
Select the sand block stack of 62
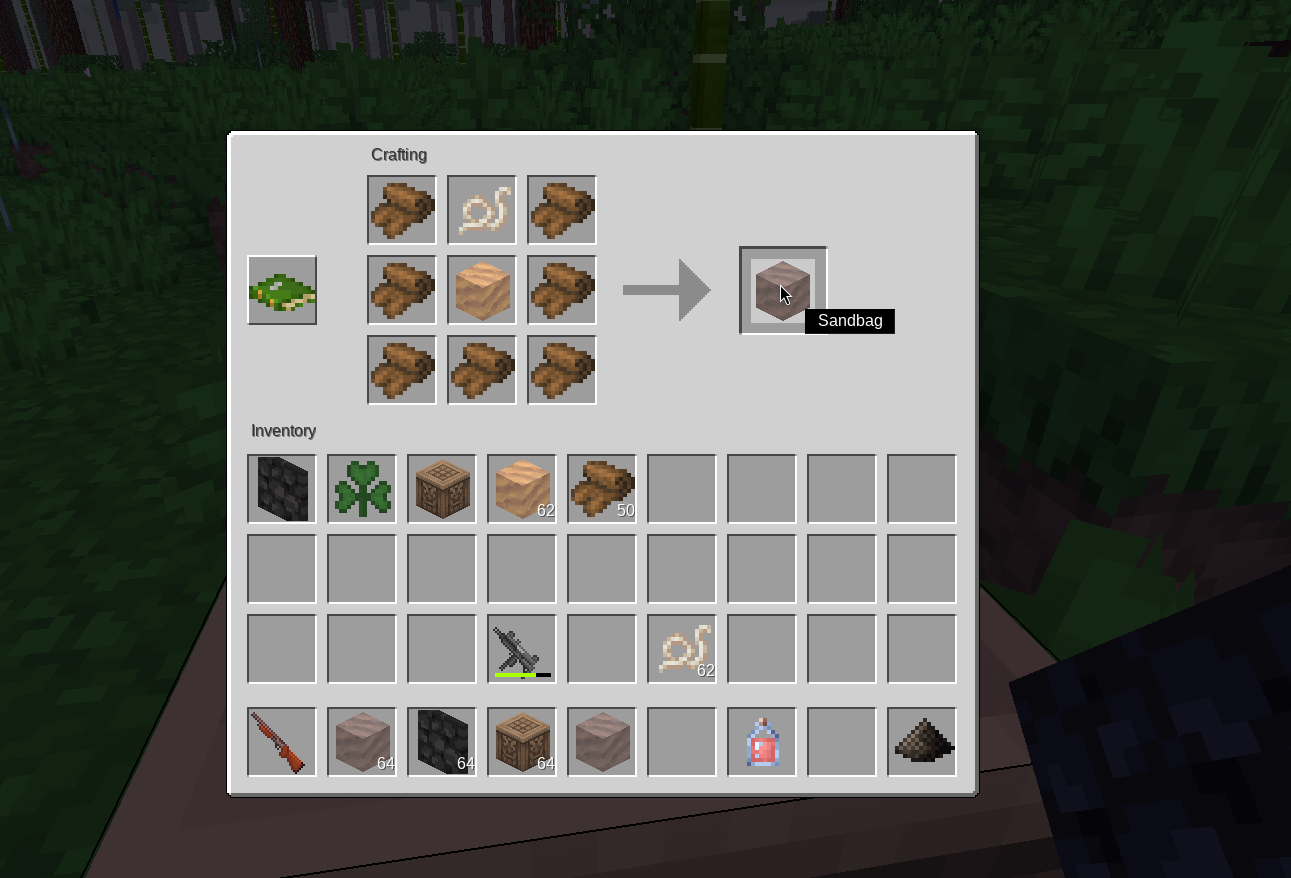[522, 489]
